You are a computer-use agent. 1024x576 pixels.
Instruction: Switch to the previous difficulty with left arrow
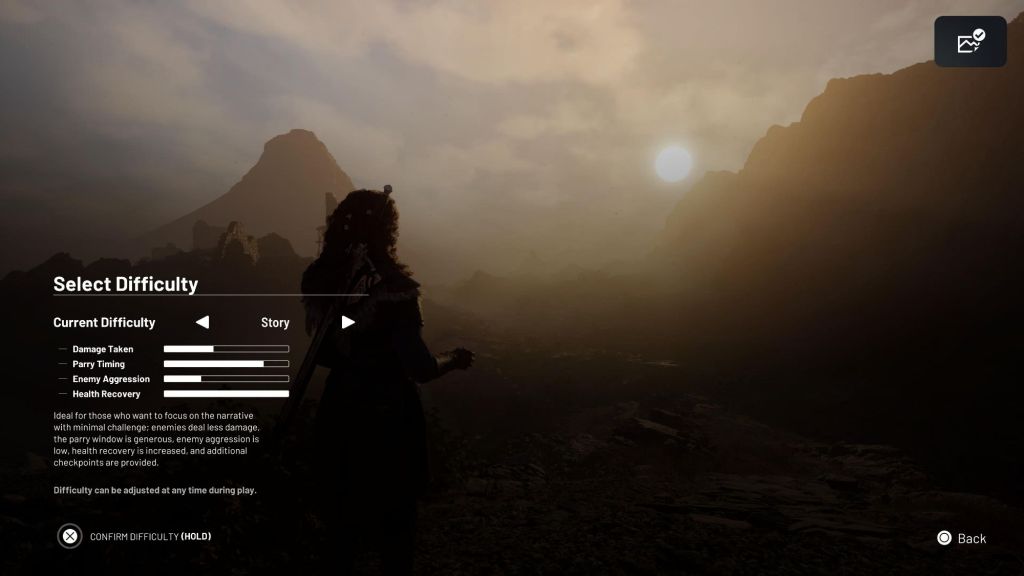pyautogui.click(x=202, y=322)
